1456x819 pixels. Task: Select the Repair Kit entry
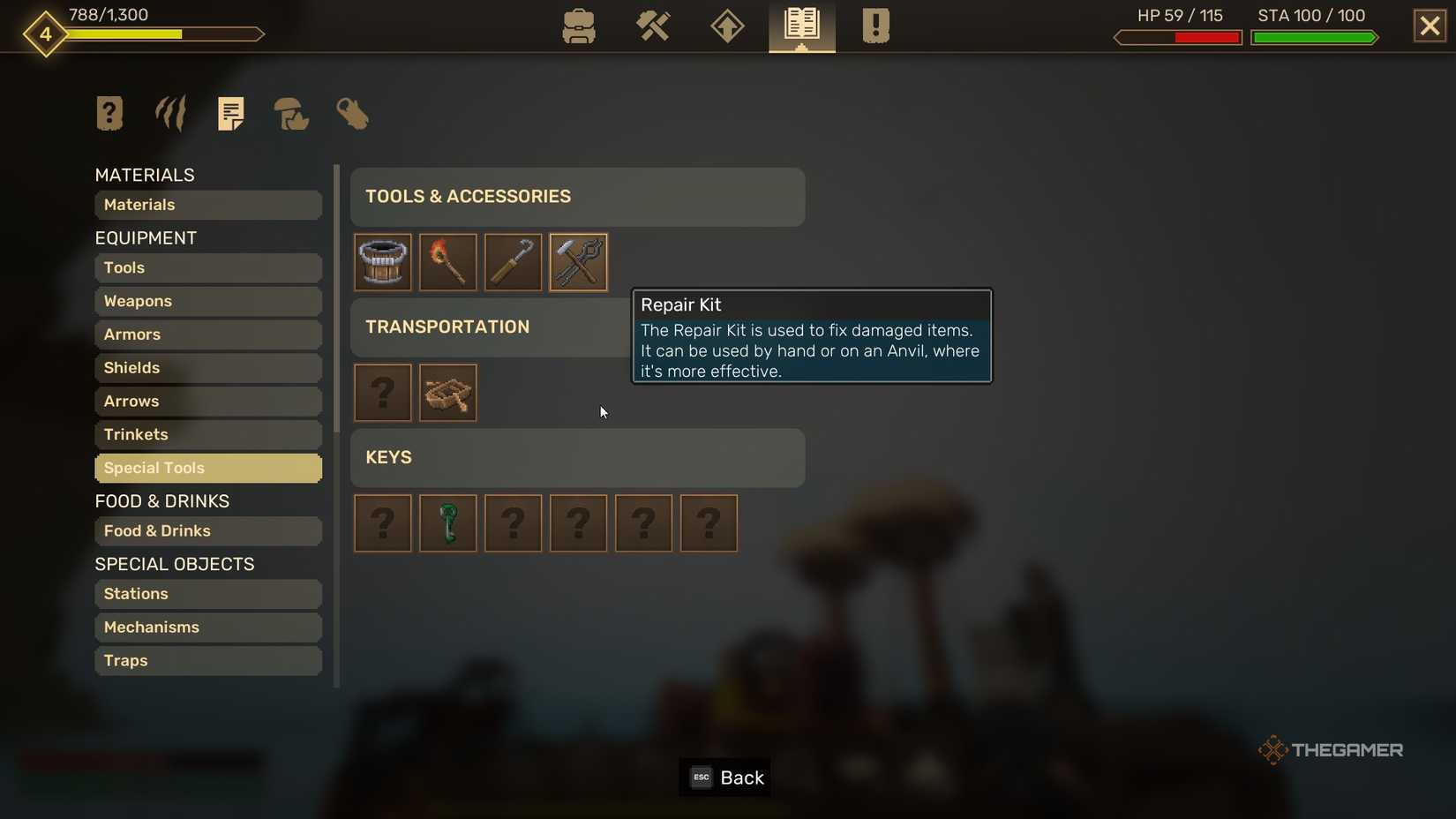coord(578,262)
